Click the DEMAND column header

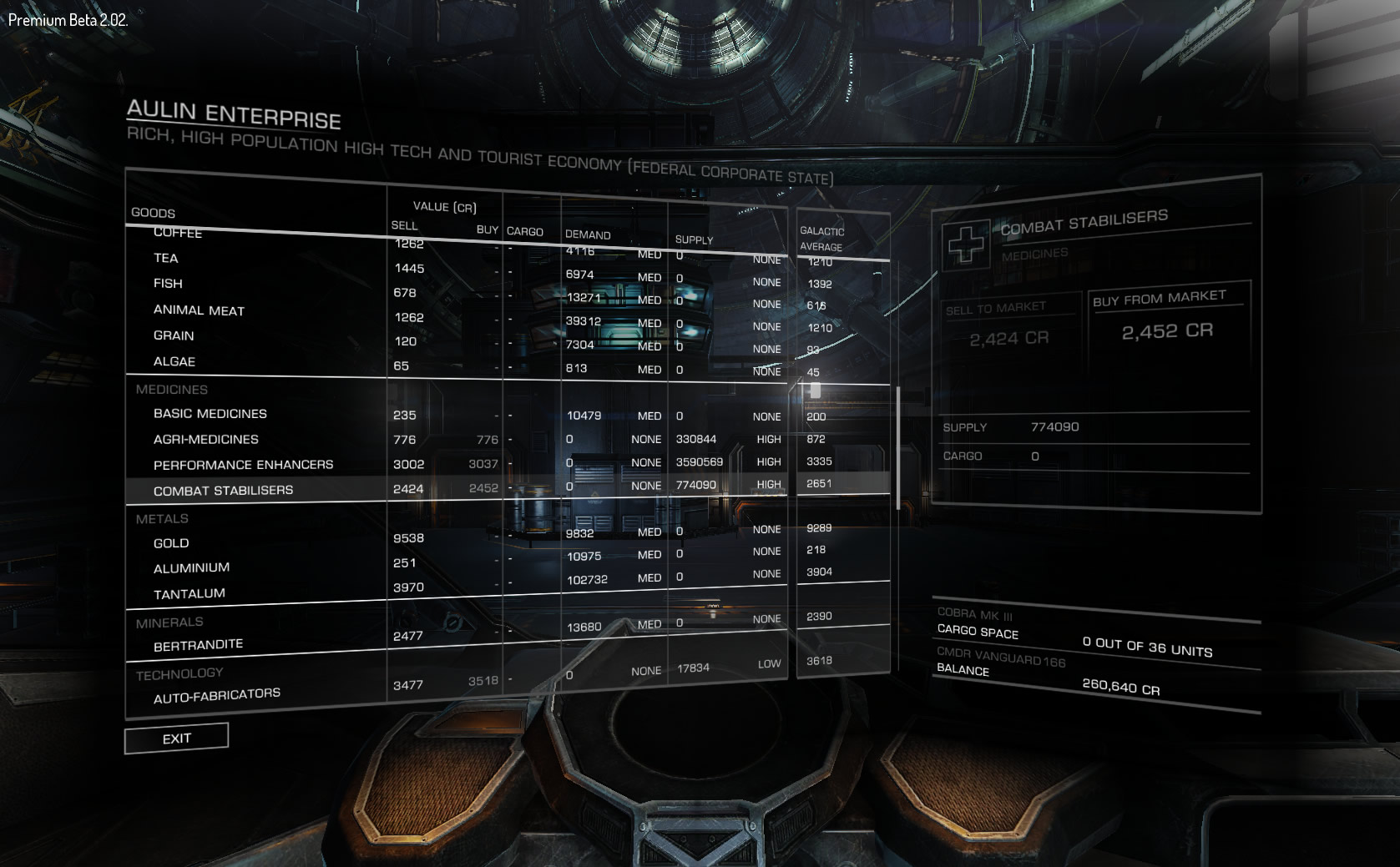tap(587, 234)
